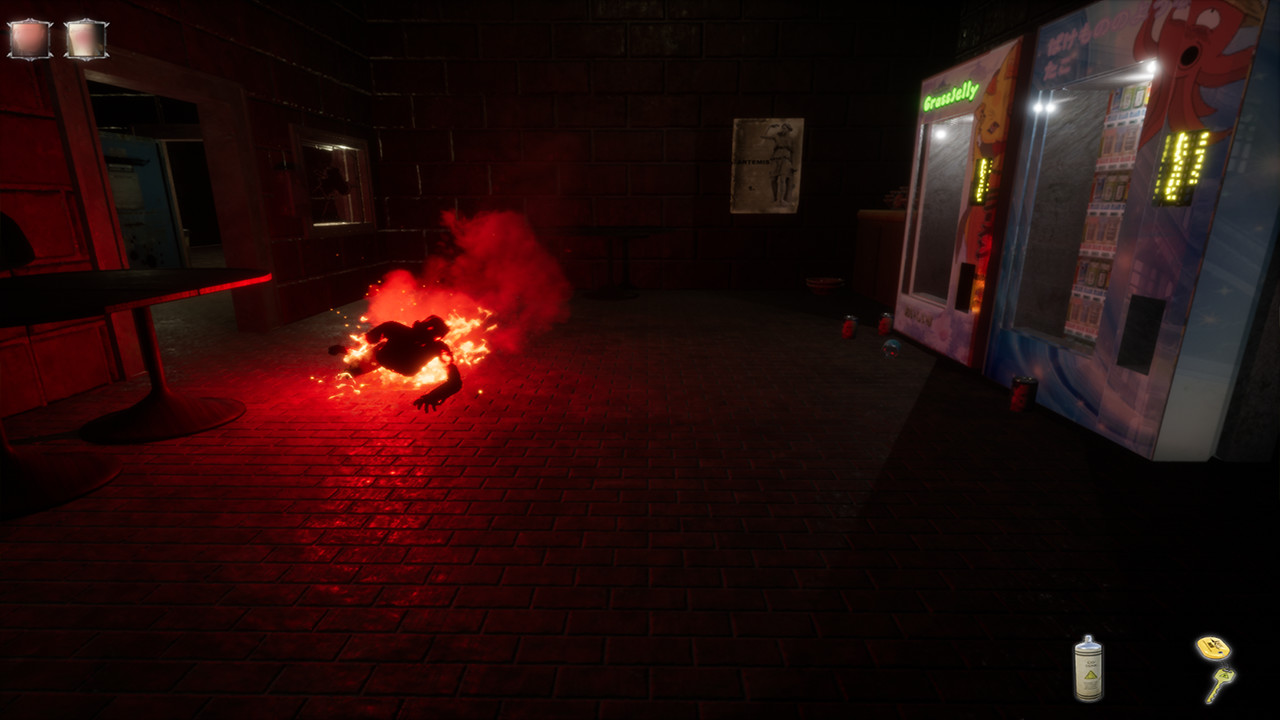
Task: Click the second photo frame next to it
Action: tap(85, 38)
